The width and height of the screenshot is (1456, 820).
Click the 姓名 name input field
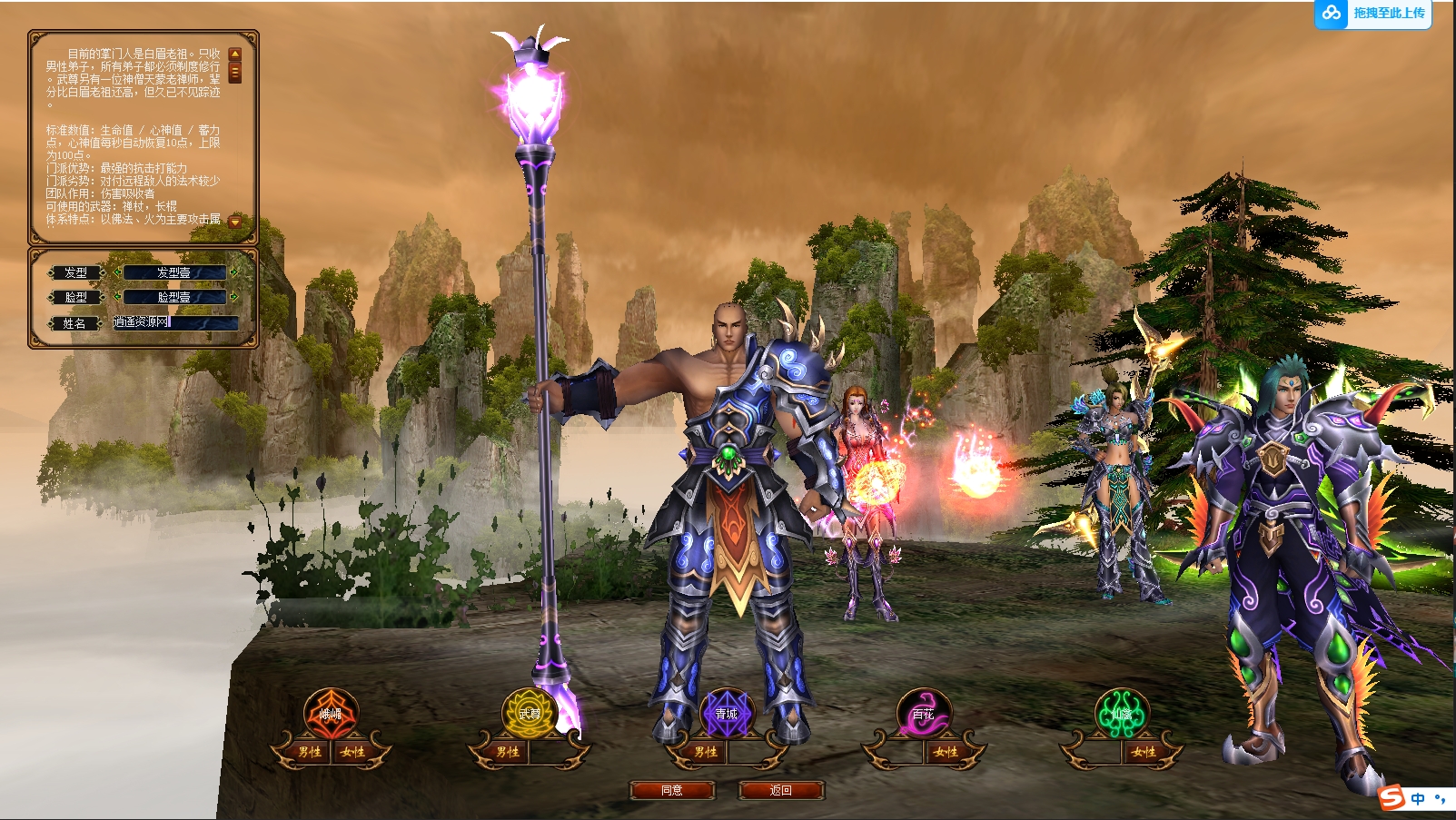pyautogui.click(x=175, y=322)
